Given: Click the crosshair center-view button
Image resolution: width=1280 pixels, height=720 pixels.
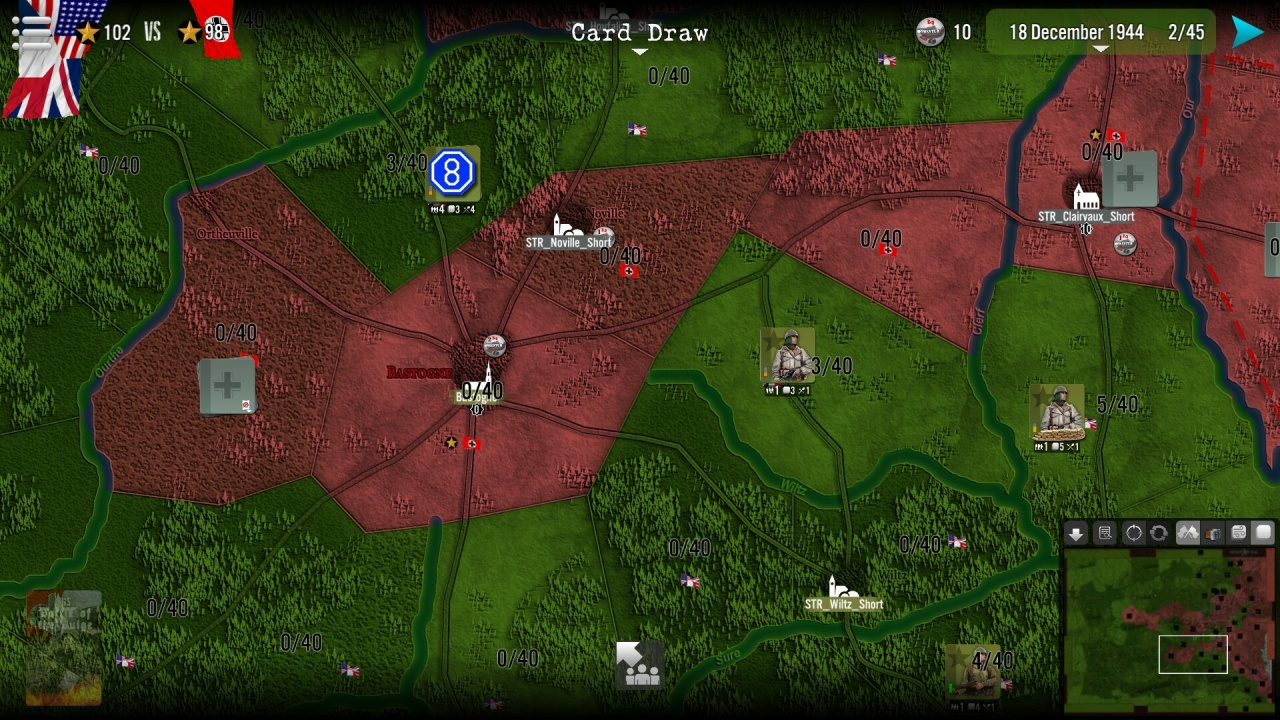Looking at the screenshot, I should coord(1133,534).
